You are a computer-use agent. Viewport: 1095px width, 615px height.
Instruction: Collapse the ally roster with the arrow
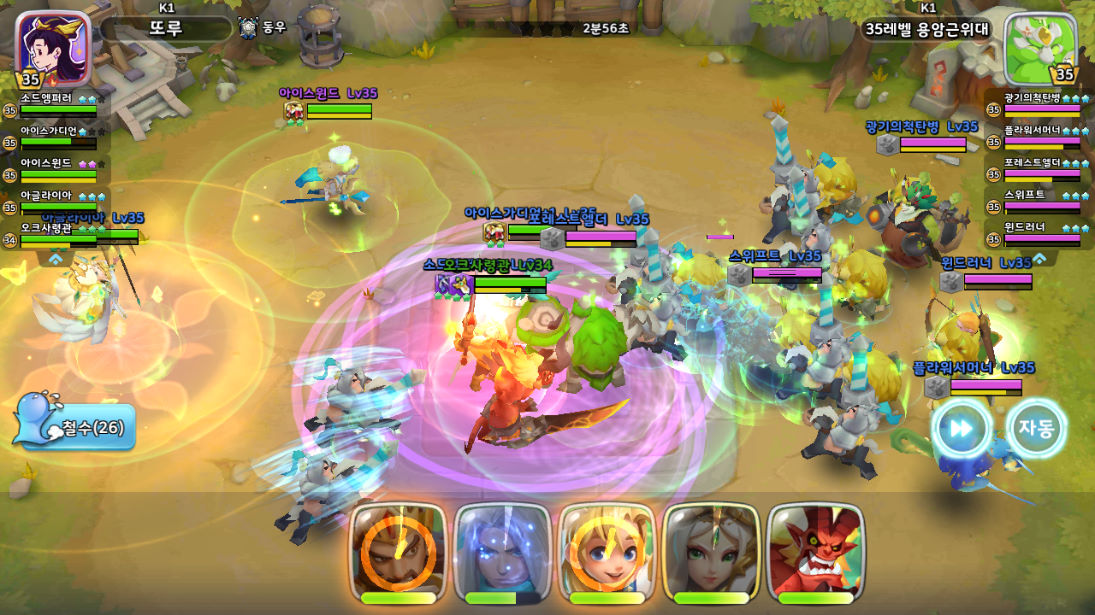pos(56,258)
